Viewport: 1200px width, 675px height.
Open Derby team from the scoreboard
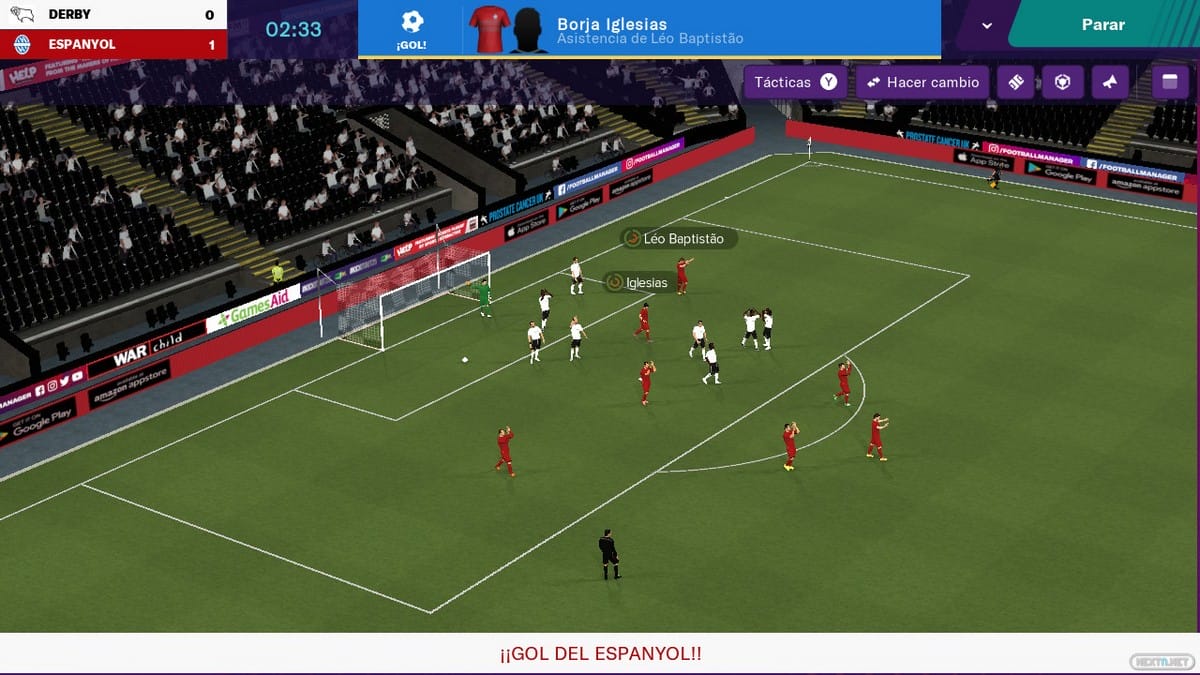pos(69,14)
